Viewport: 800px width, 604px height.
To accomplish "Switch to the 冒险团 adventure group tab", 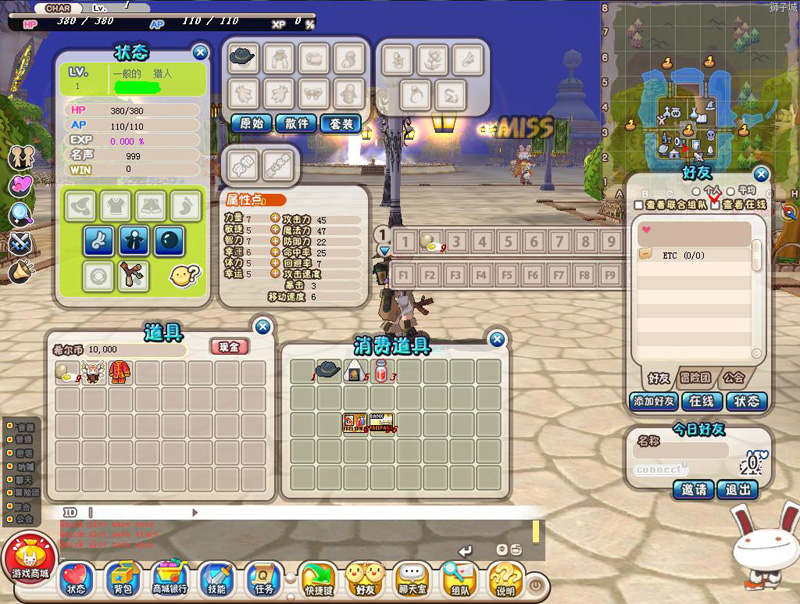I will (x=695, y=378).
